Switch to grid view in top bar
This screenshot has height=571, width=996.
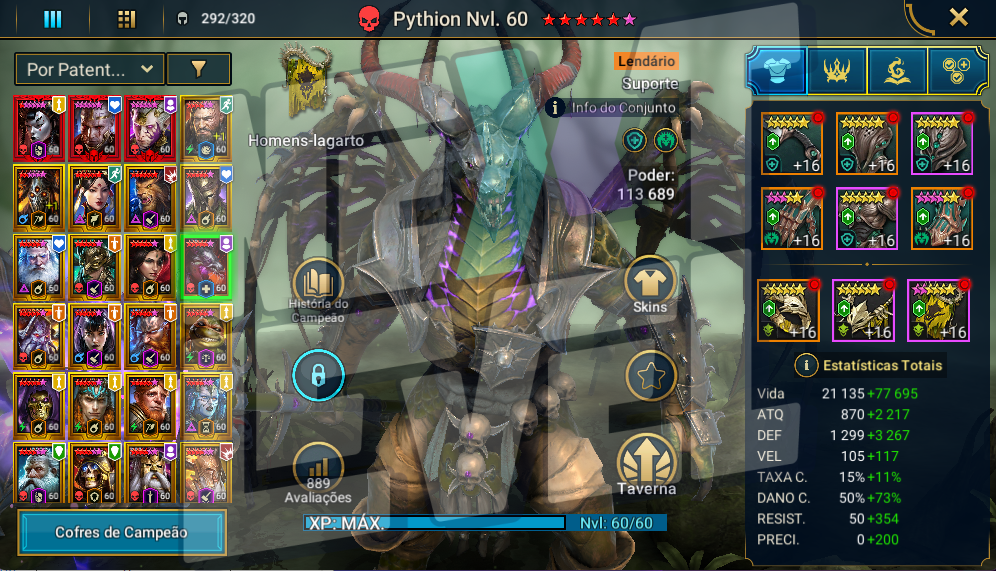point(126,18)
